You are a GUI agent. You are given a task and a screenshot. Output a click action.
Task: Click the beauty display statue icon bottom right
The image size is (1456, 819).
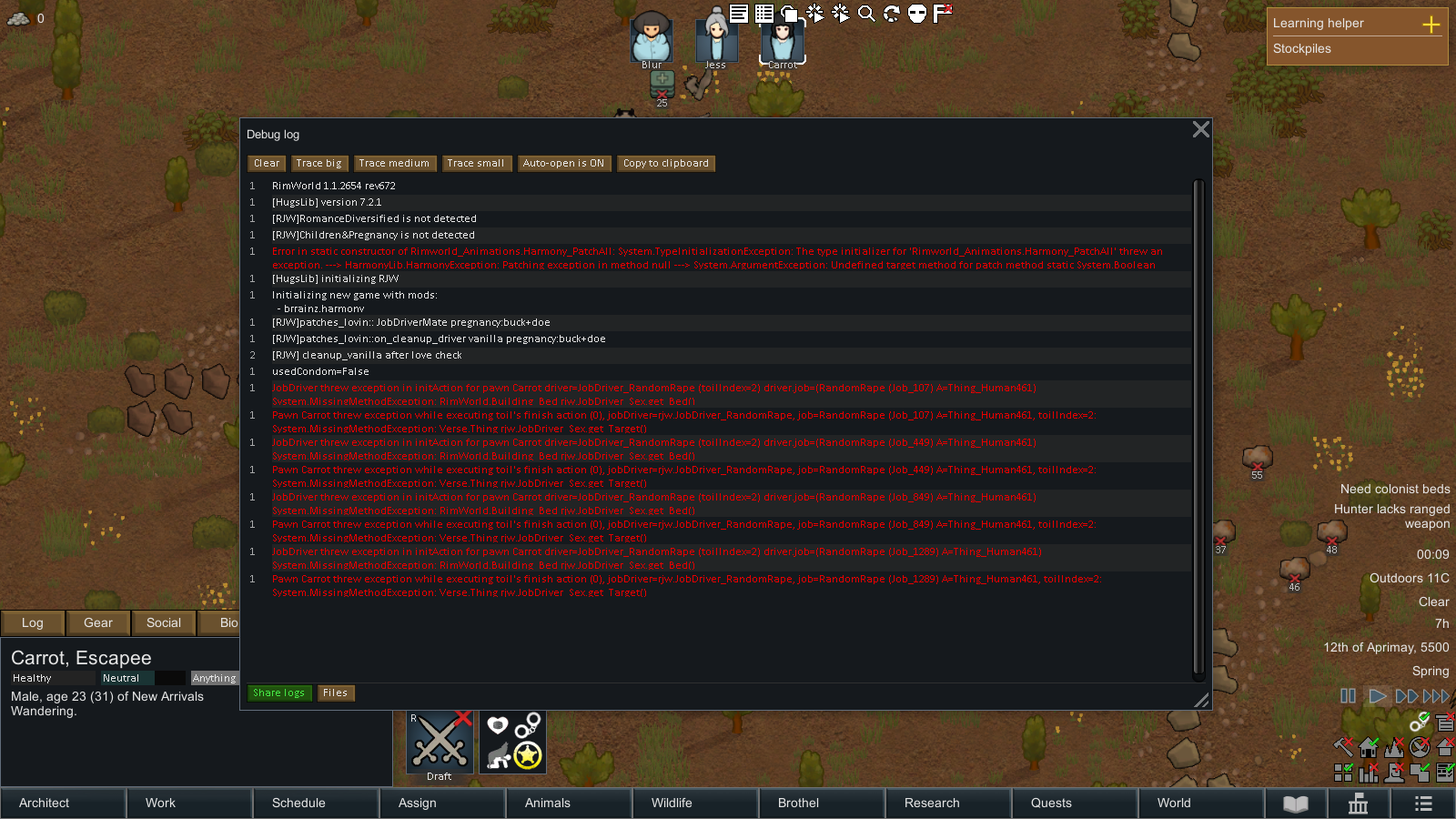point(1393,773)
